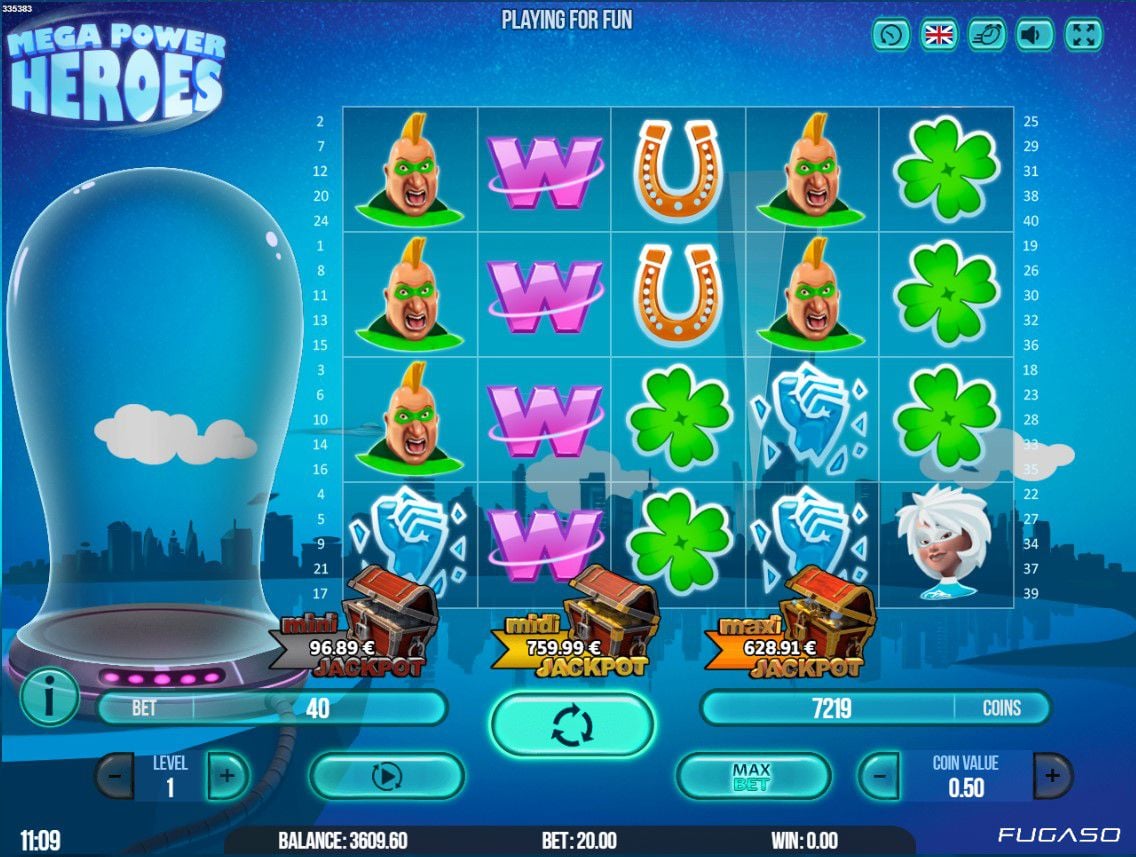
Task: Mute the game sound
Action: [x=1035, y=35]
